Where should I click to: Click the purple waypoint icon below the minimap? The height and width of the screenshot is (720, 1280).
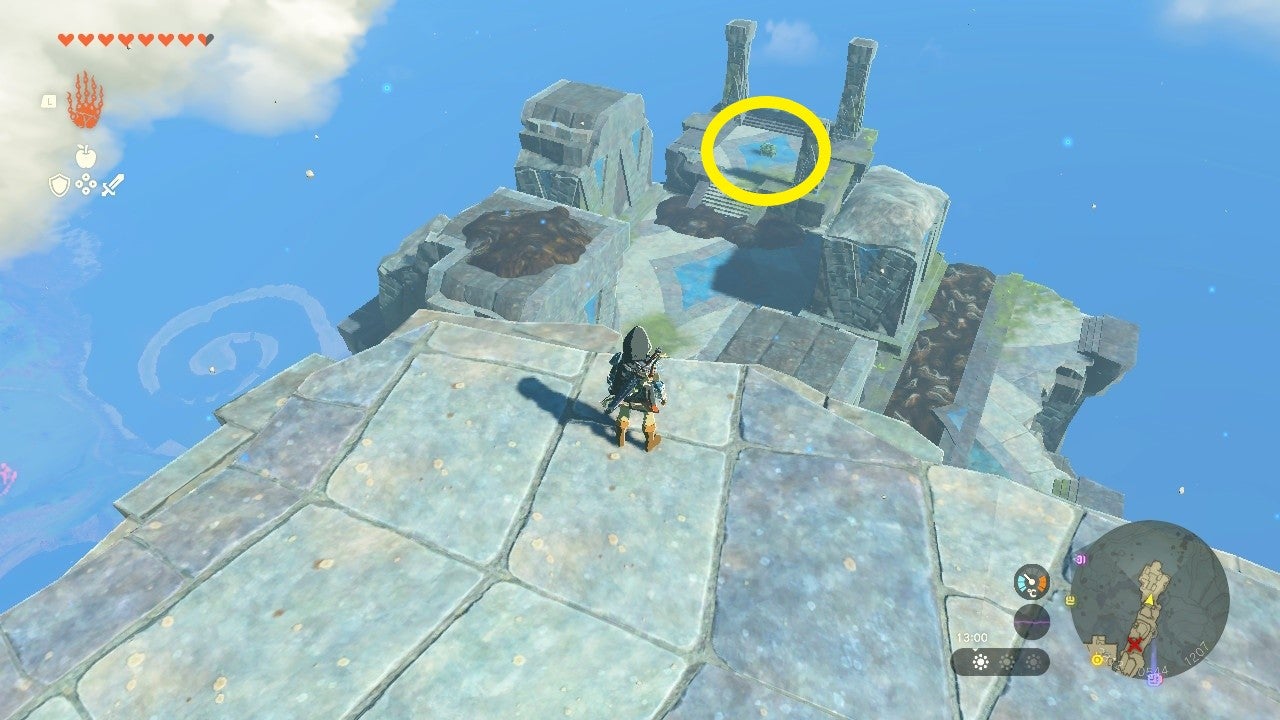coord(1154,679)
